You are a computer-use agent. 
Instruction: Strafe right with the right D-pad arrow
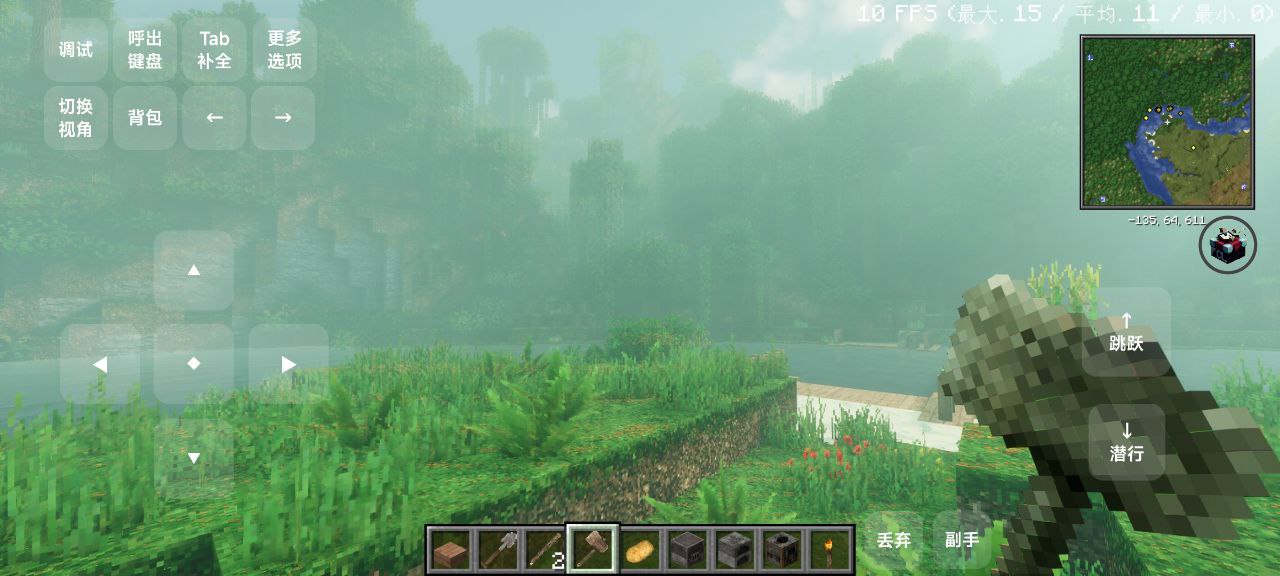point(288,364)
